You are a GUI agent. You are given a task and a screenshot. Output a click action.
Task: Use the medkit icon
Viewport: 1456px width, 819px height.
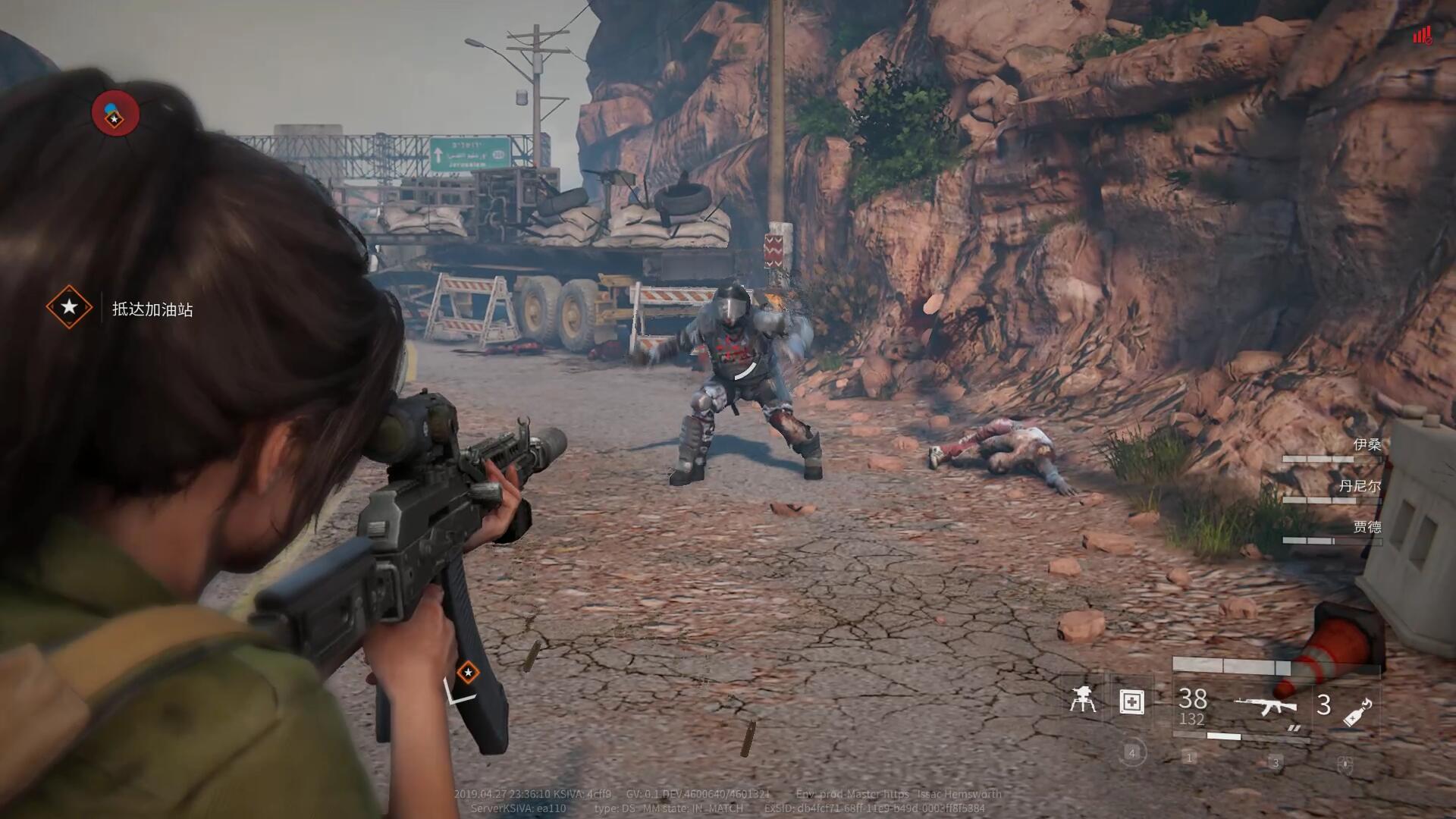click(1131, 701)
